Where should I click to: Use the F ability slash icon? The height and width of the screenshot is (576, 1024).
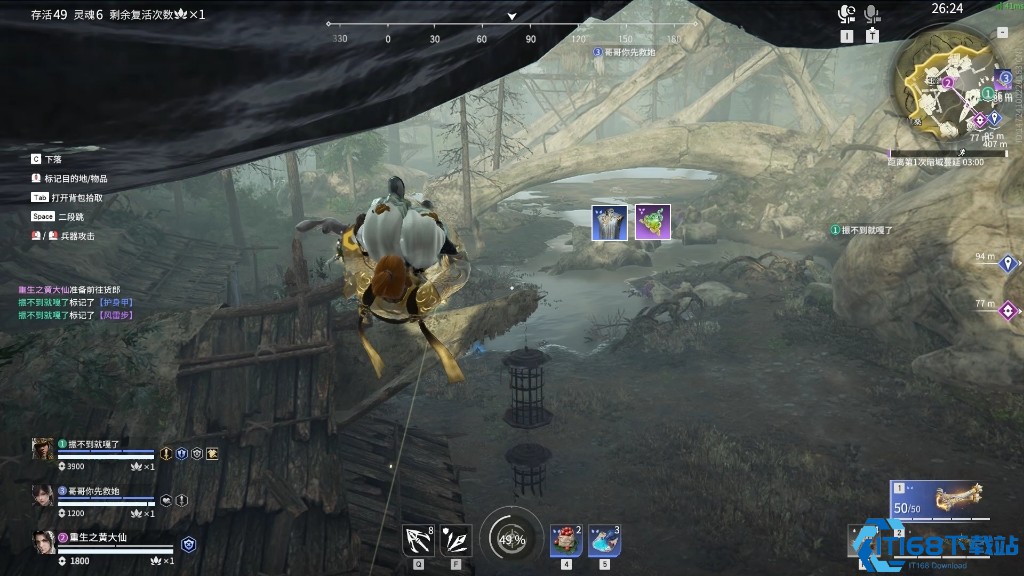(x=455, y=540)
